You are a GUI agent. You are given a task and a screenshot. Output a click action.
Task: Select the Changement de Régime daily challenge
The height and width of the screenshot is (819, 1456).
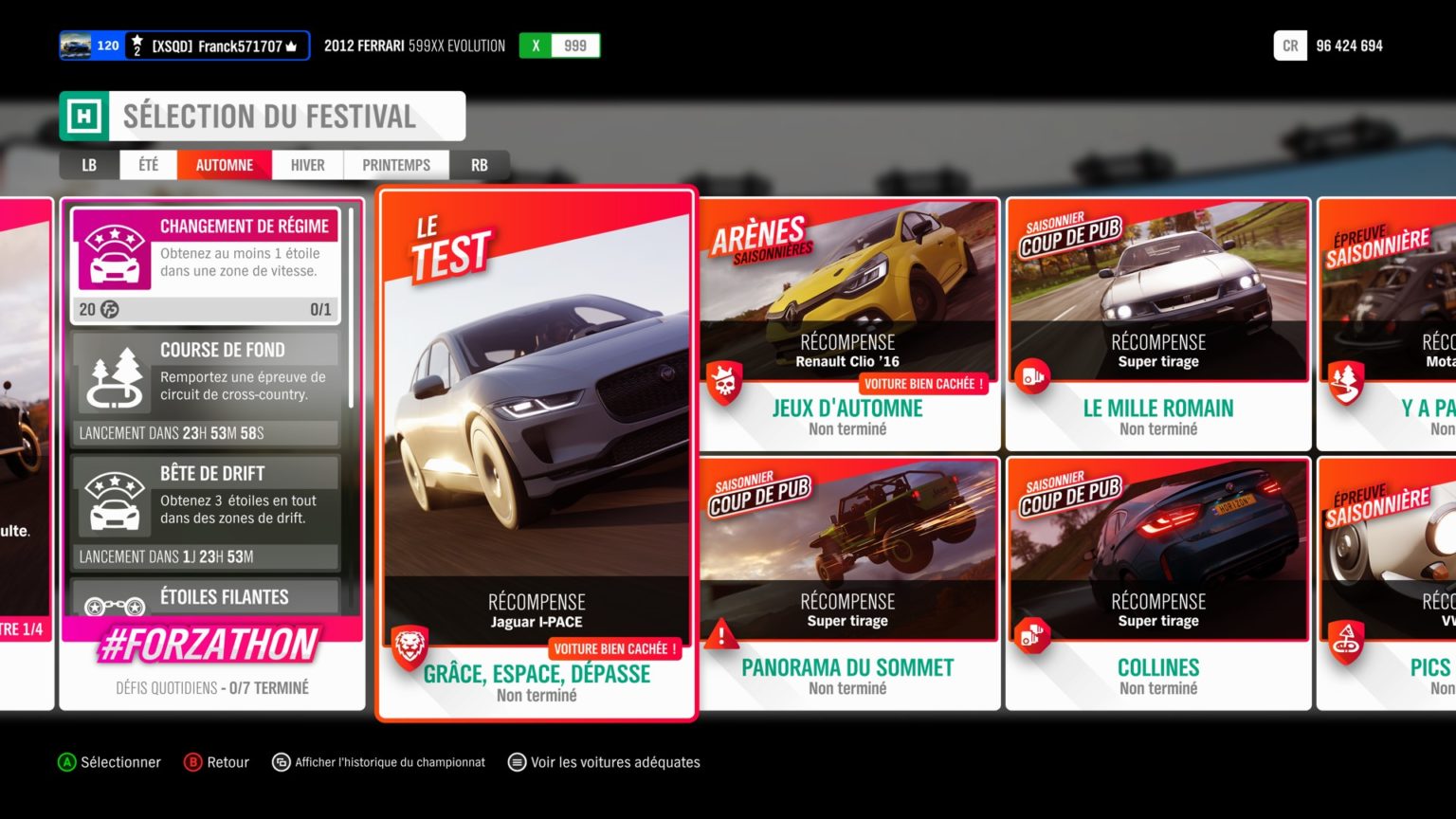(206, 265)
